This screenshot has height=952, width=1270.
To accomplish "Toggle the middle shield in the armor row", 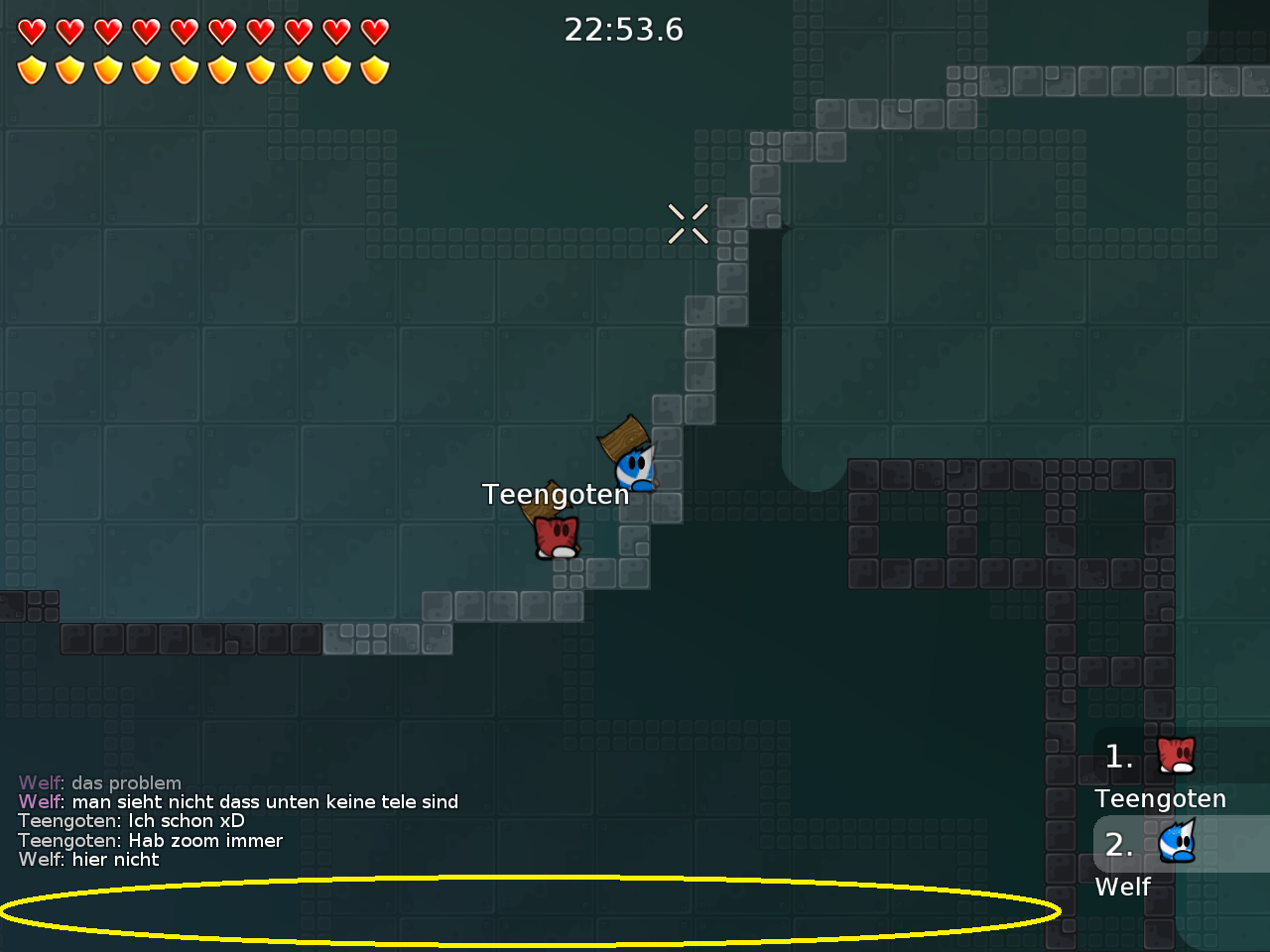I will click(x=202, y=69).
